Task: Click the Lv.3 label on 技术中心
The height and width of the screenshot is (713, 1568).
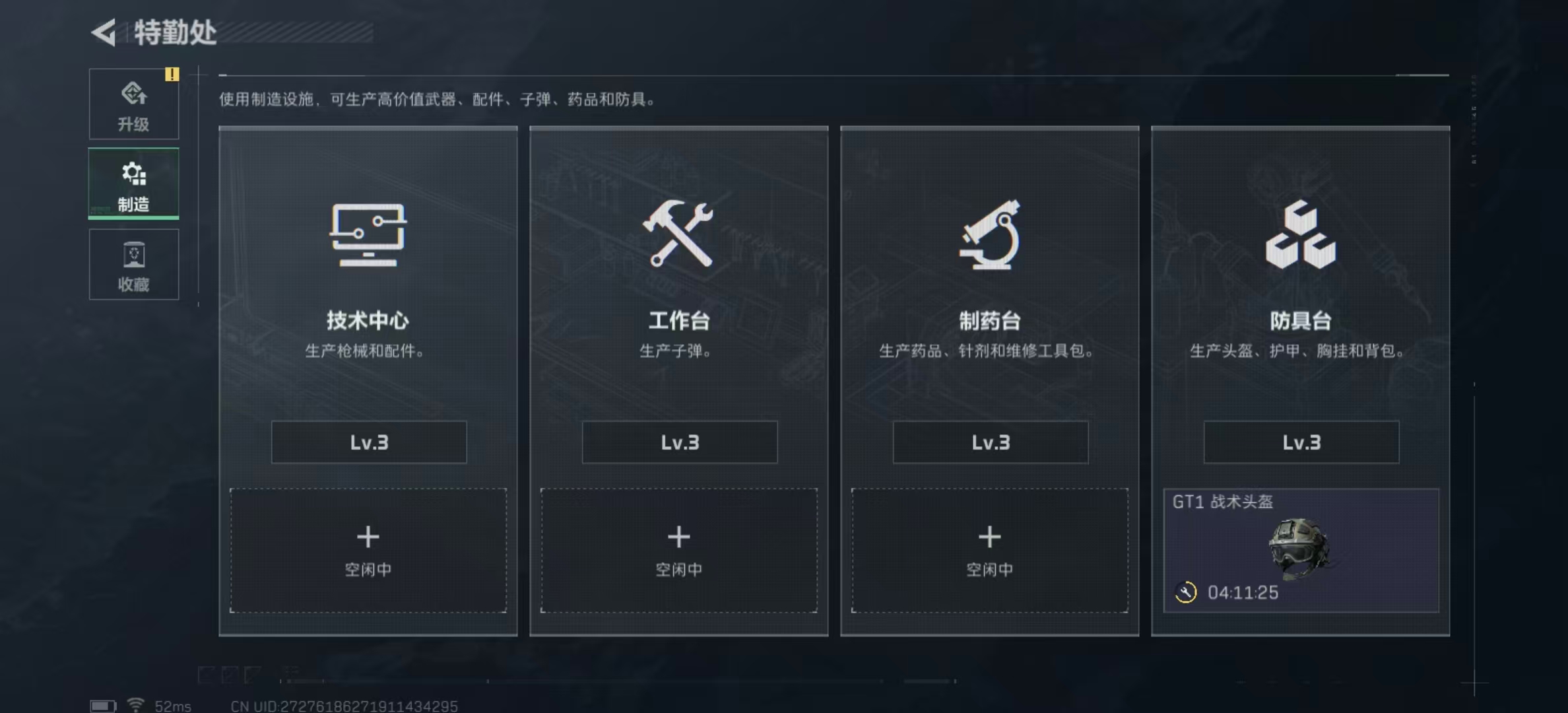Action: pos(368,442)
